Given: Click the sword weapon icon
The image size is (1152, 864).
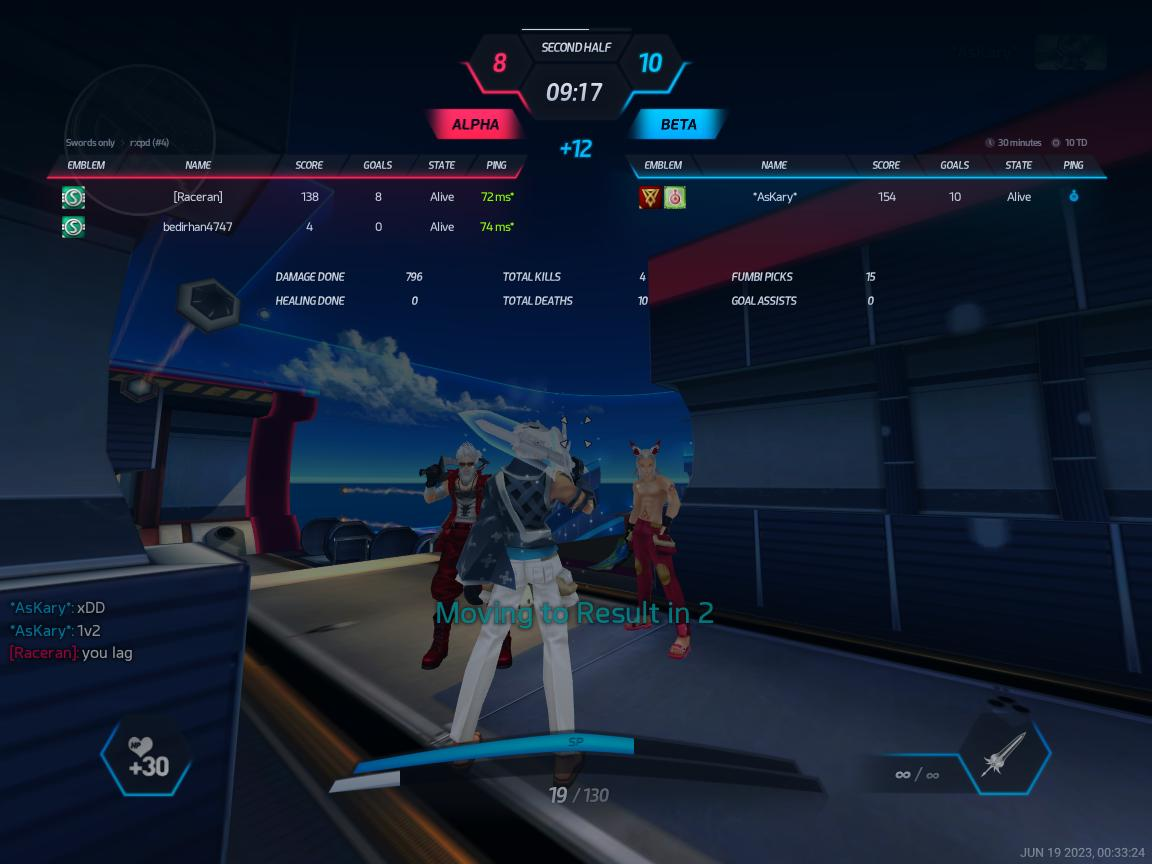Looking at the screenshot, I should (1004, 753).
